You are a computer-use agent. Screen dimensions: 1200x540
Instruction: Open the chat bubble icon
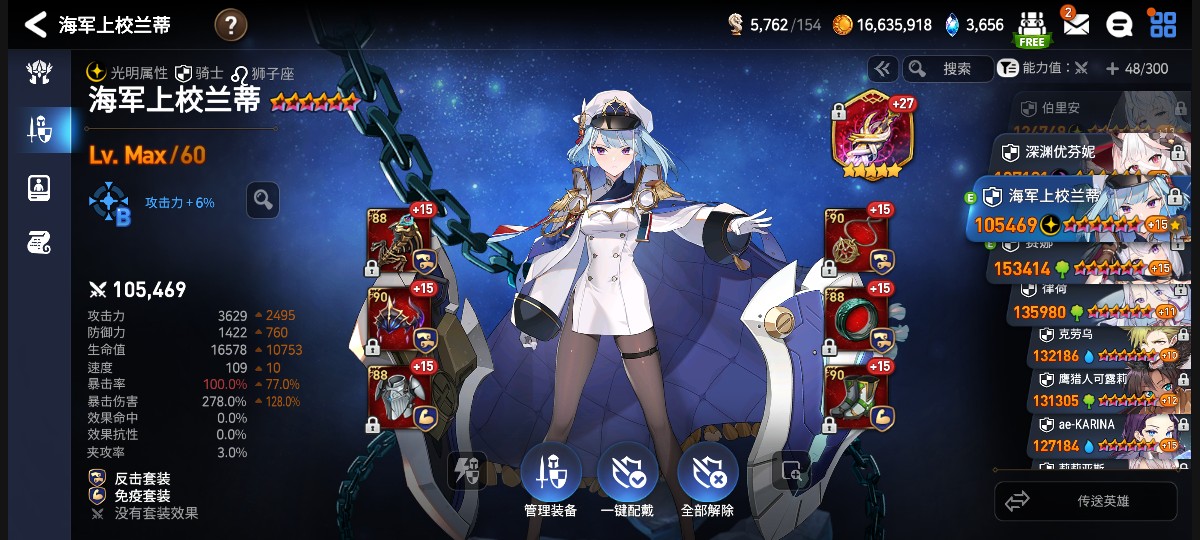point(1119,25)
